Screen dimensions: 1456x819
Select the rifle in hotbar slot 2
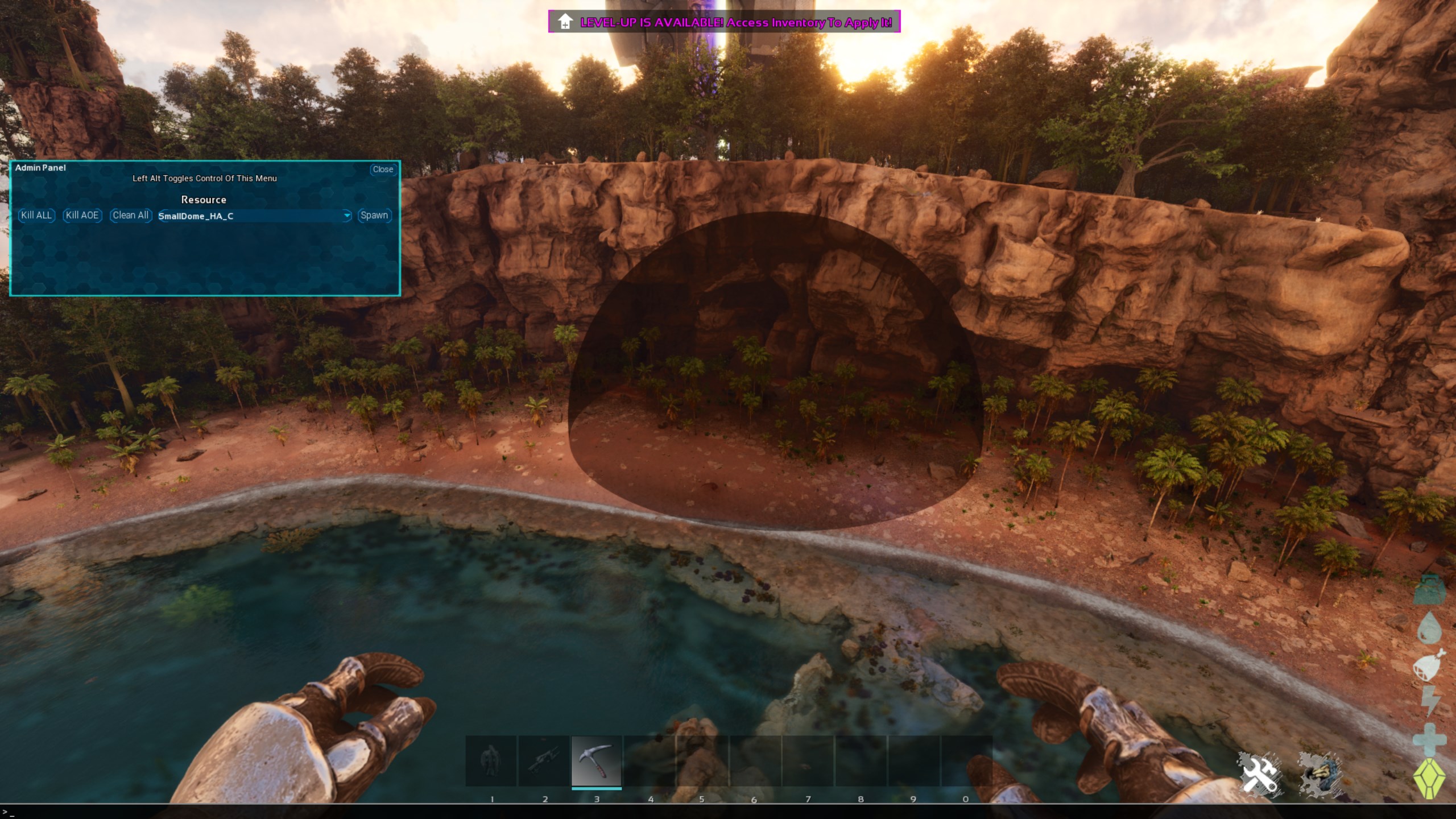[544, 761]
